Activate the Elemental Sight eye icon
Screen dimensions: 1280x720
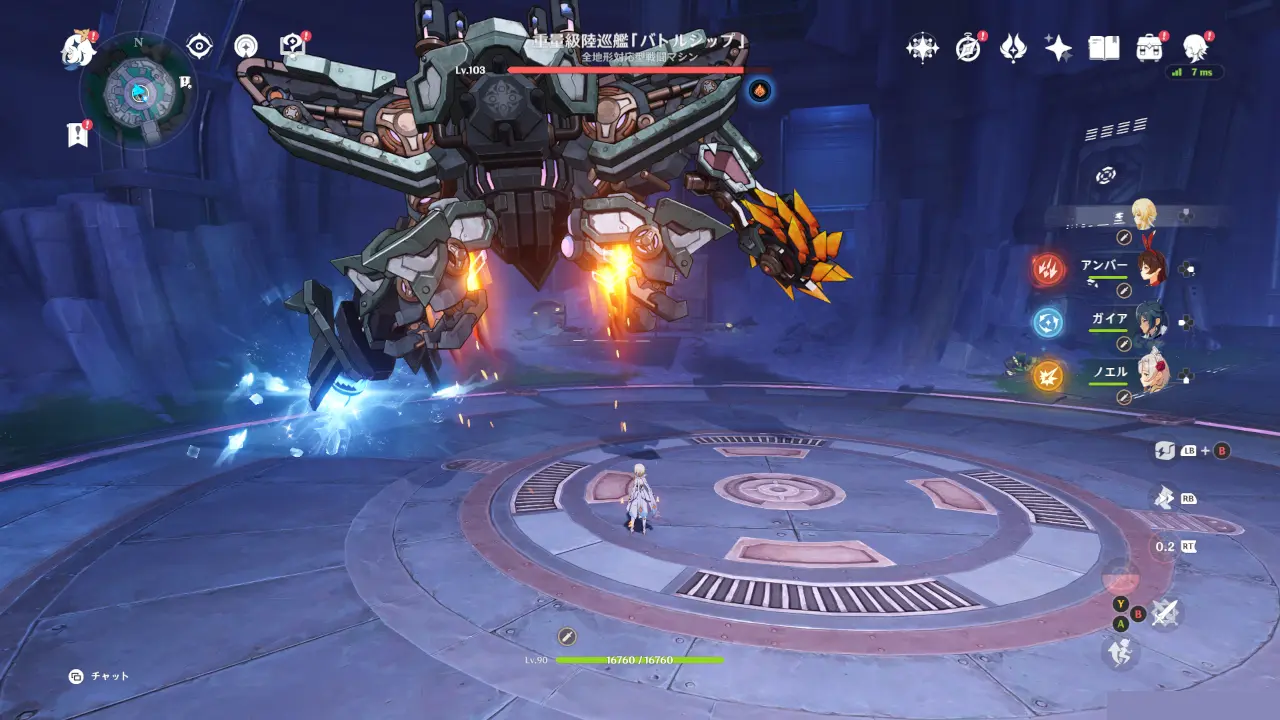pos(200,46)
